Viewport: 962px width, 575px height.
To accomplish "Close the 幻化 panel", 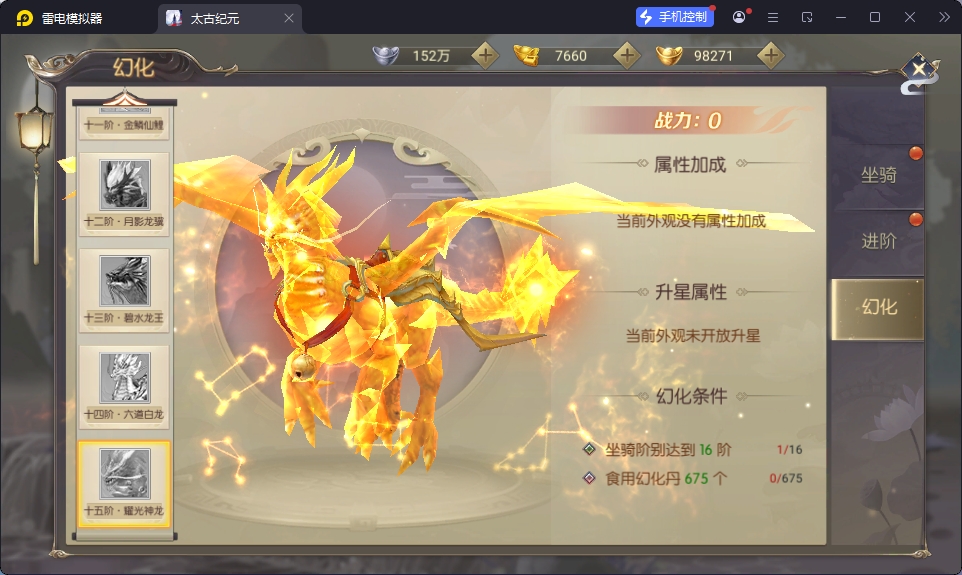I will 919,70.
